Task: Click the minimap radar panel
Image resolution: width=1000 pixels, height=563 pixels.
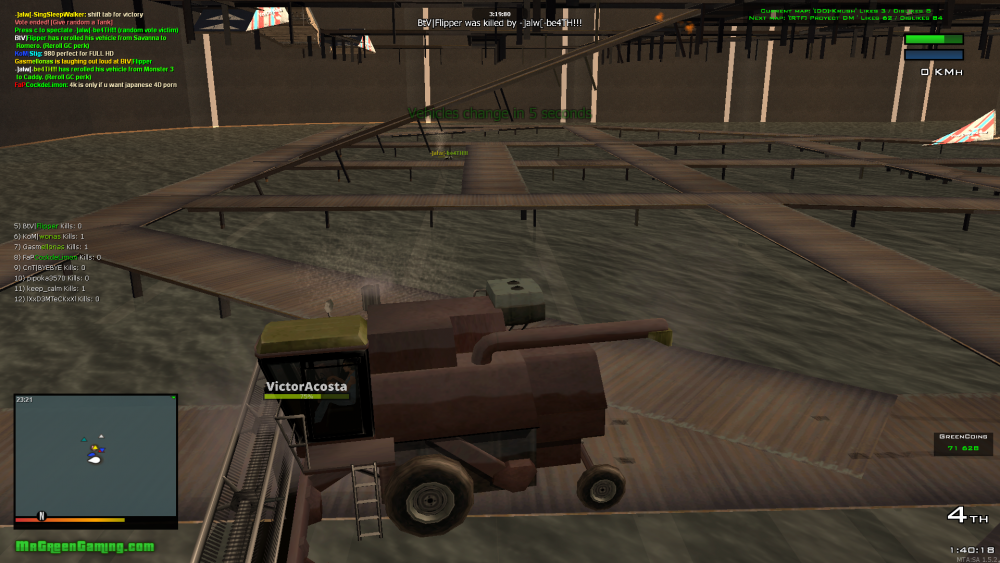Action: coord(95,460)
